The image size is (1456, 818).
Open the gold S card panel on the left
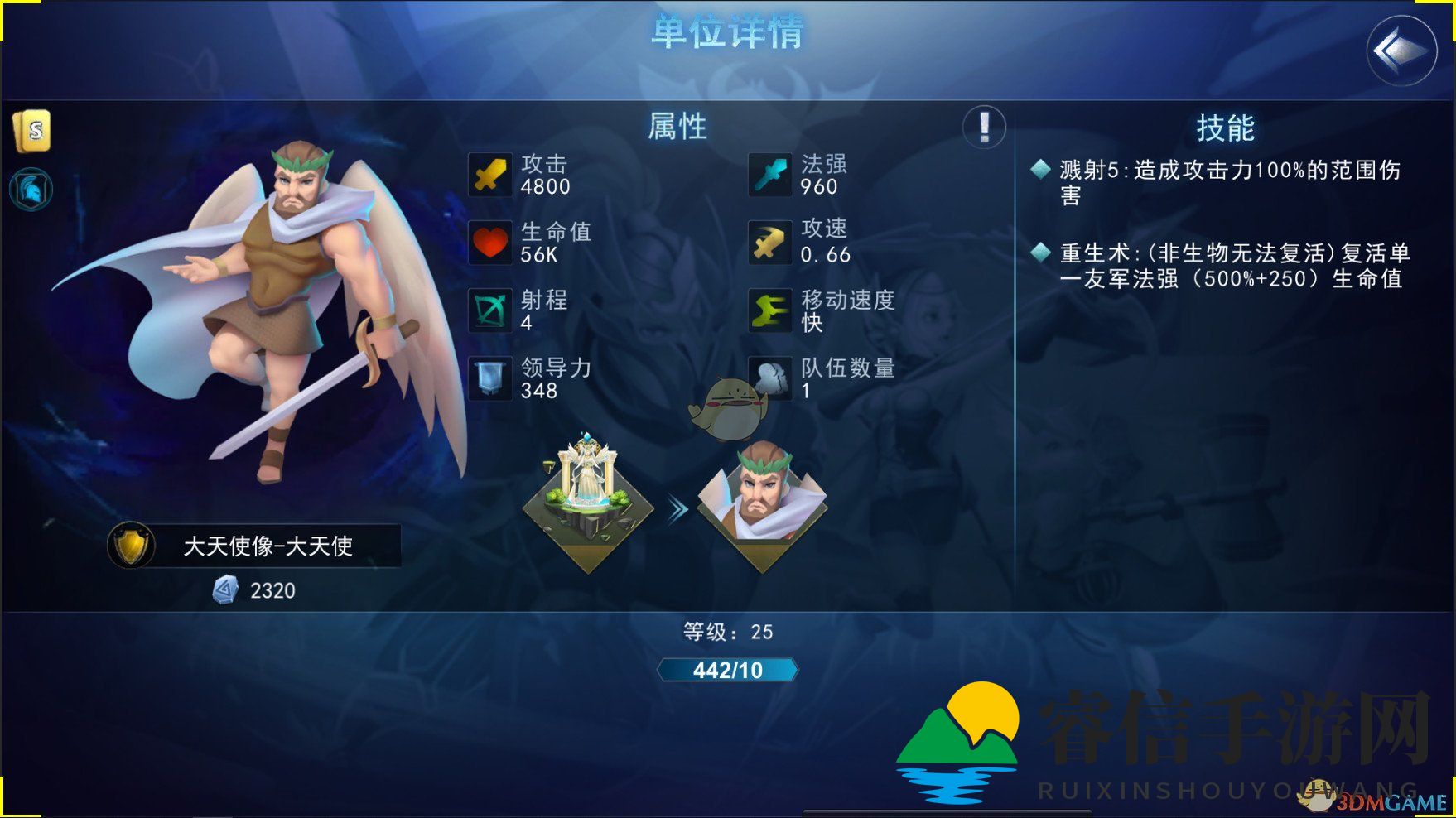tap(33, 128)
